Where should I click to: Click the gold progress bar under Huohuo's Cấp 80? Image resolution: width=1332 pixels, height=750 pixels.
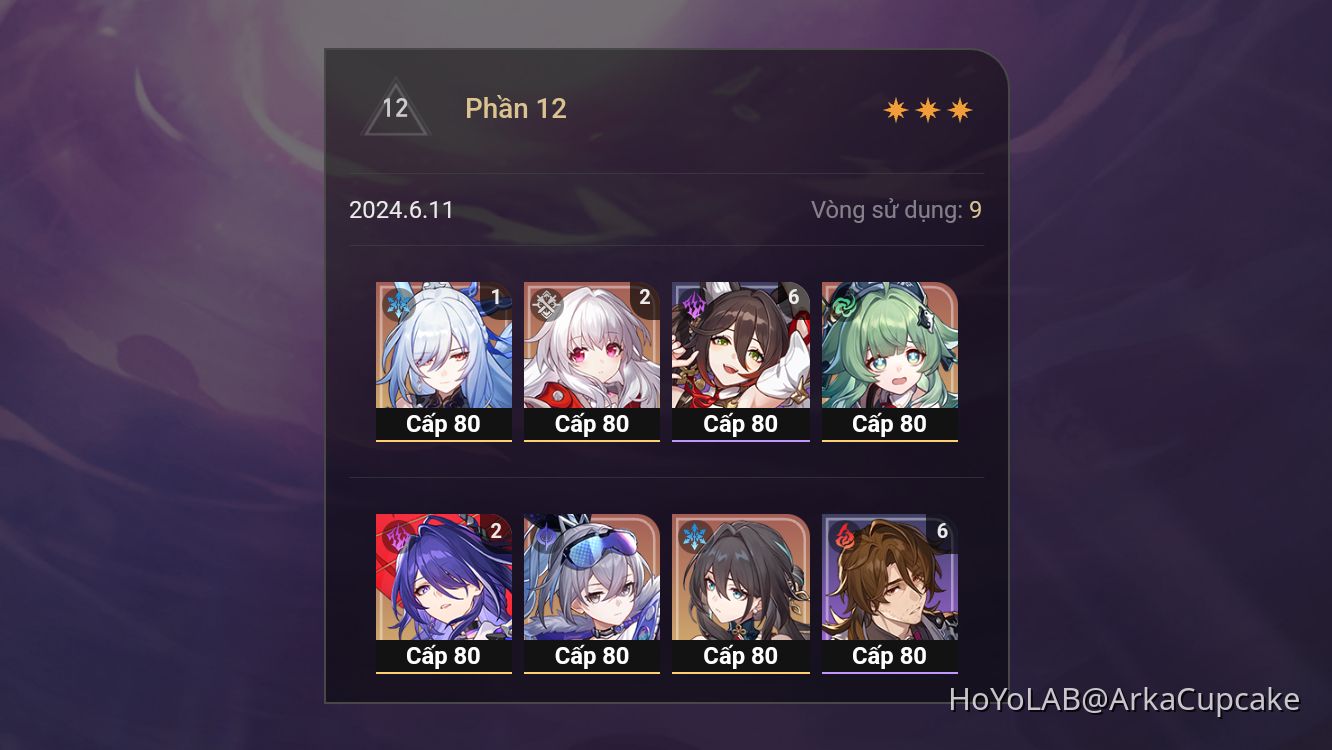889,441
